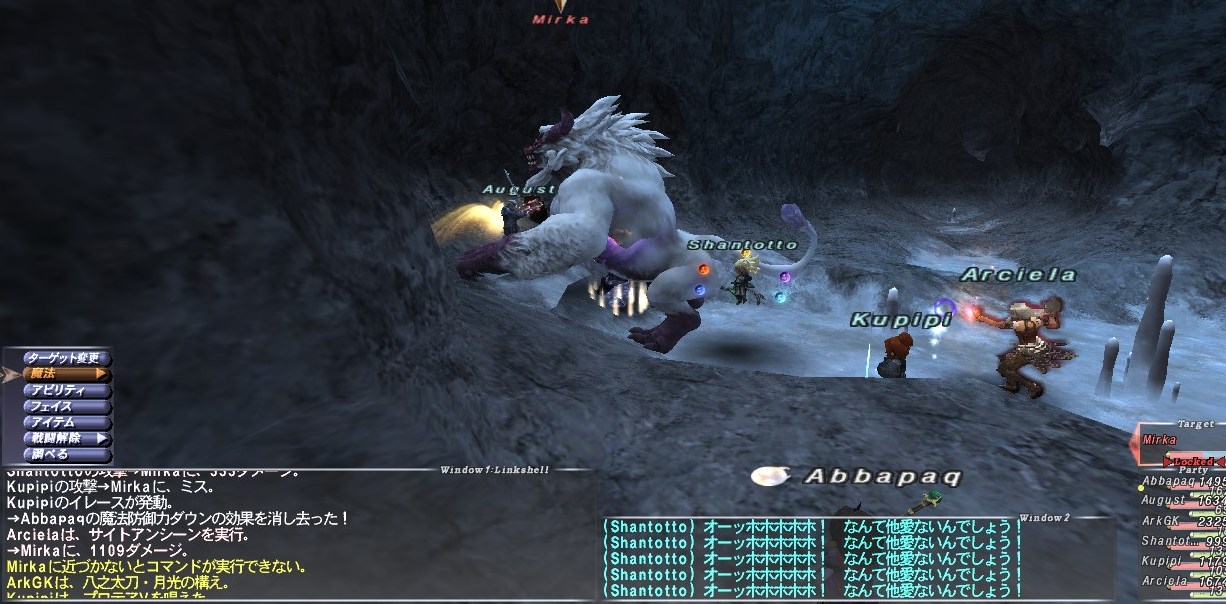The width and height of the screenshot is (1226, 604).
Task: Click the 調べる command
Action: (63, 454)
